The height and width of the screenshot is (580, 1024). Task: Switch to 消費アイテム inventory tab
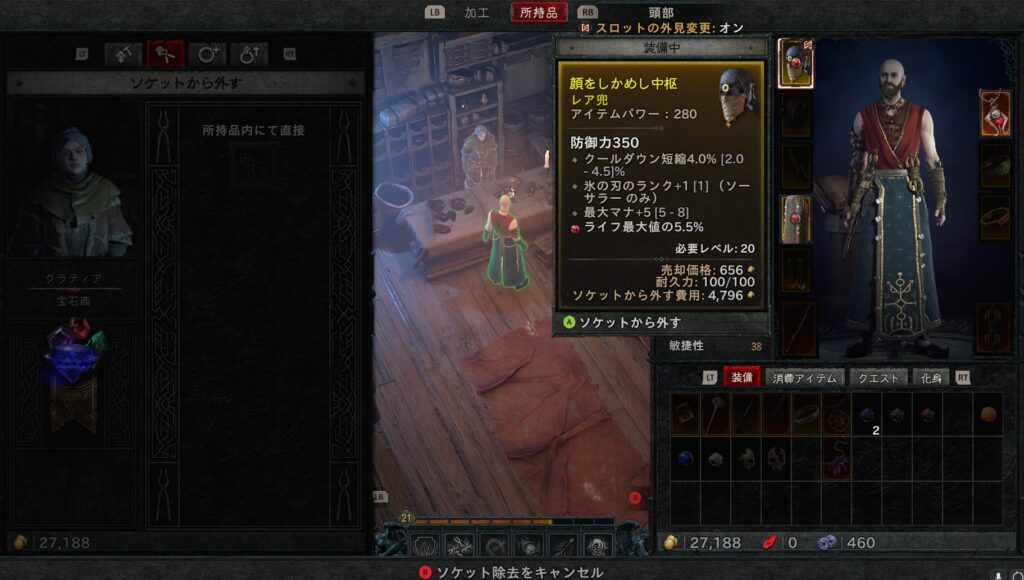(x=804, y=377)
